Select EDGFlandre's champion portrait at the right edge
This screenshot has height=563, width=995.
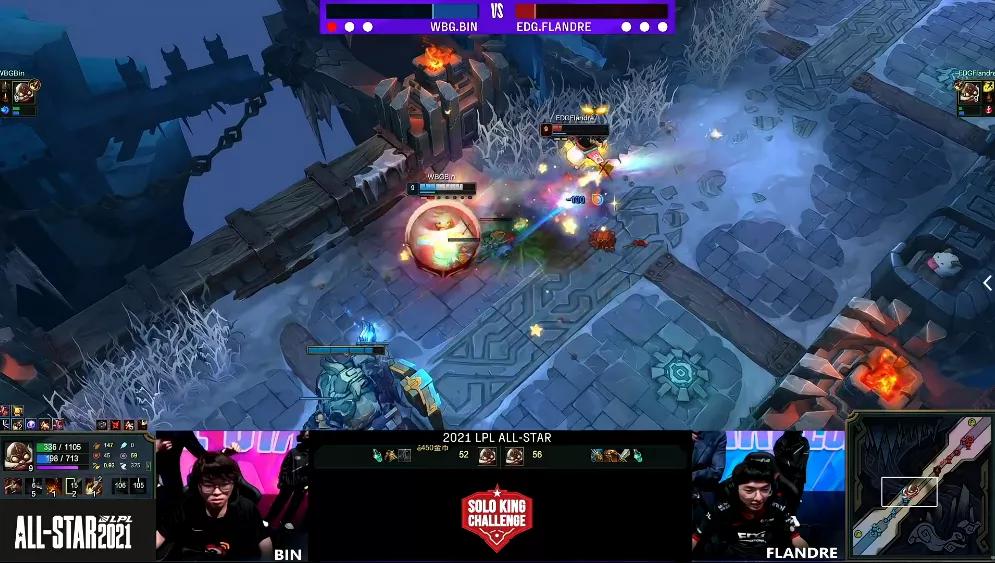968,93
